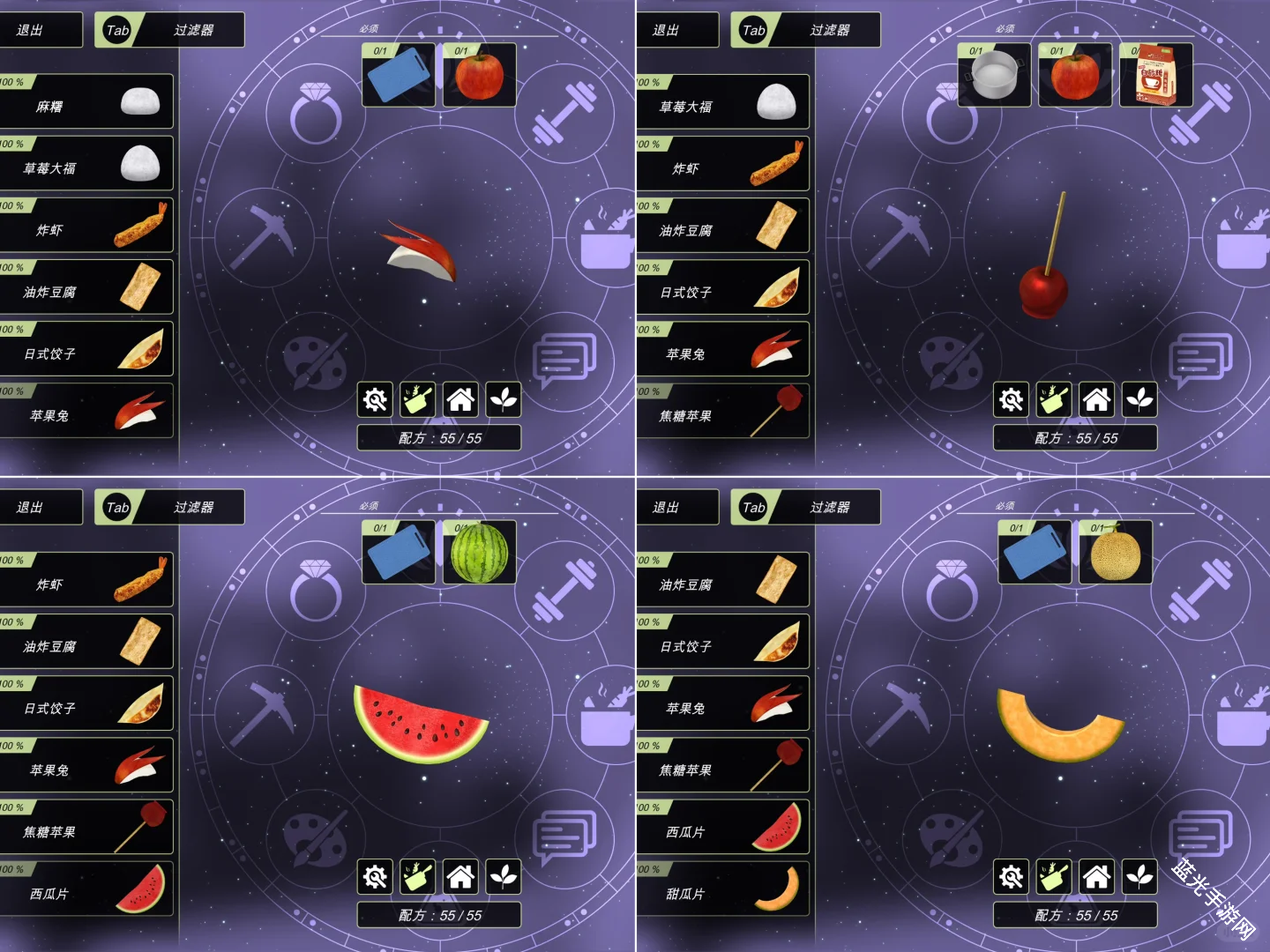Choose the 甜瓜片 recipe entry
Viewport: 1270px width, 952px height.
click(x=721, y=890)
